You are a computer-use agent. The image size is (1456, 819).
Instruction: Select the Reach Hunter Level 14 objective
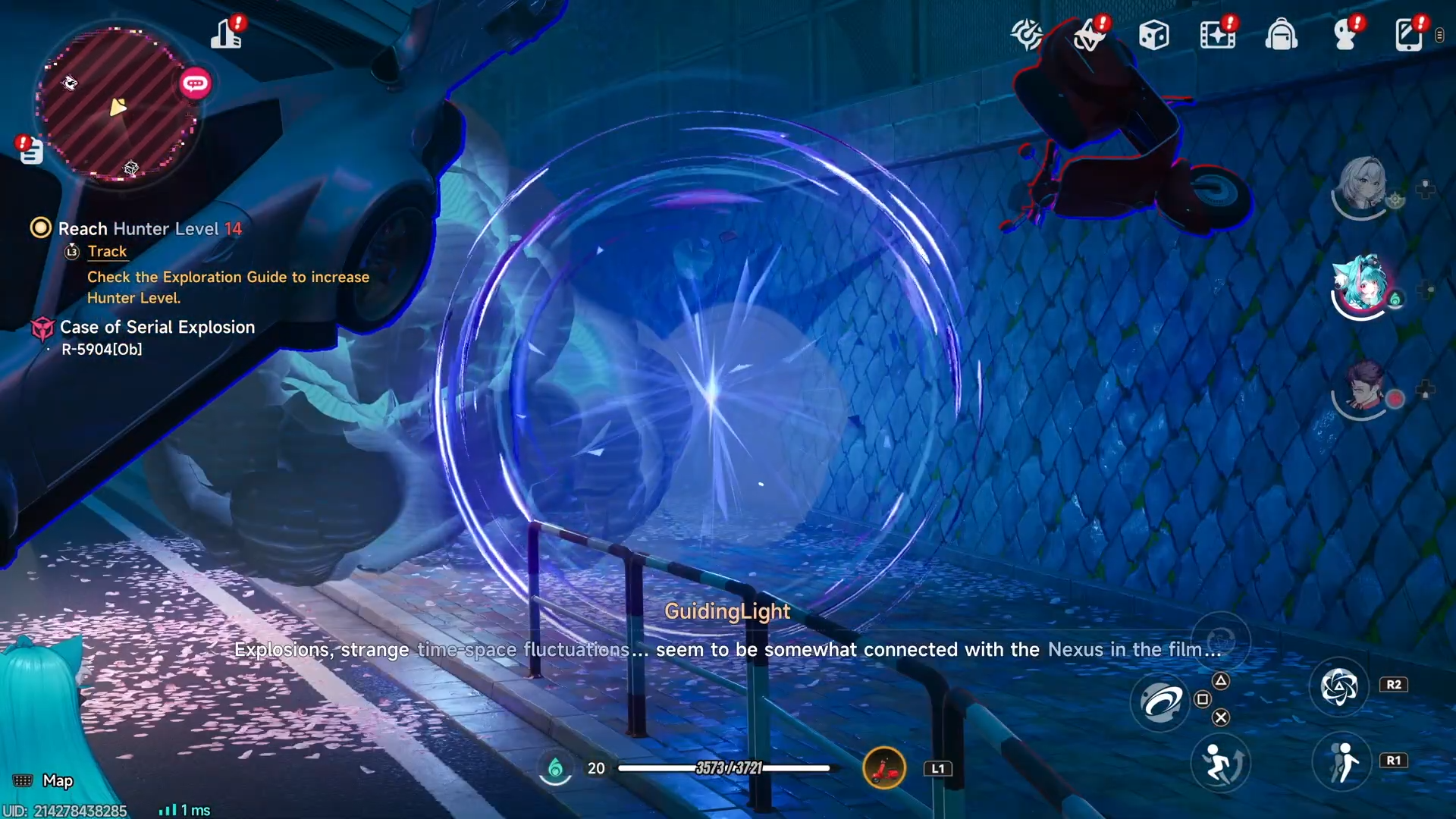tap(149, 228)
